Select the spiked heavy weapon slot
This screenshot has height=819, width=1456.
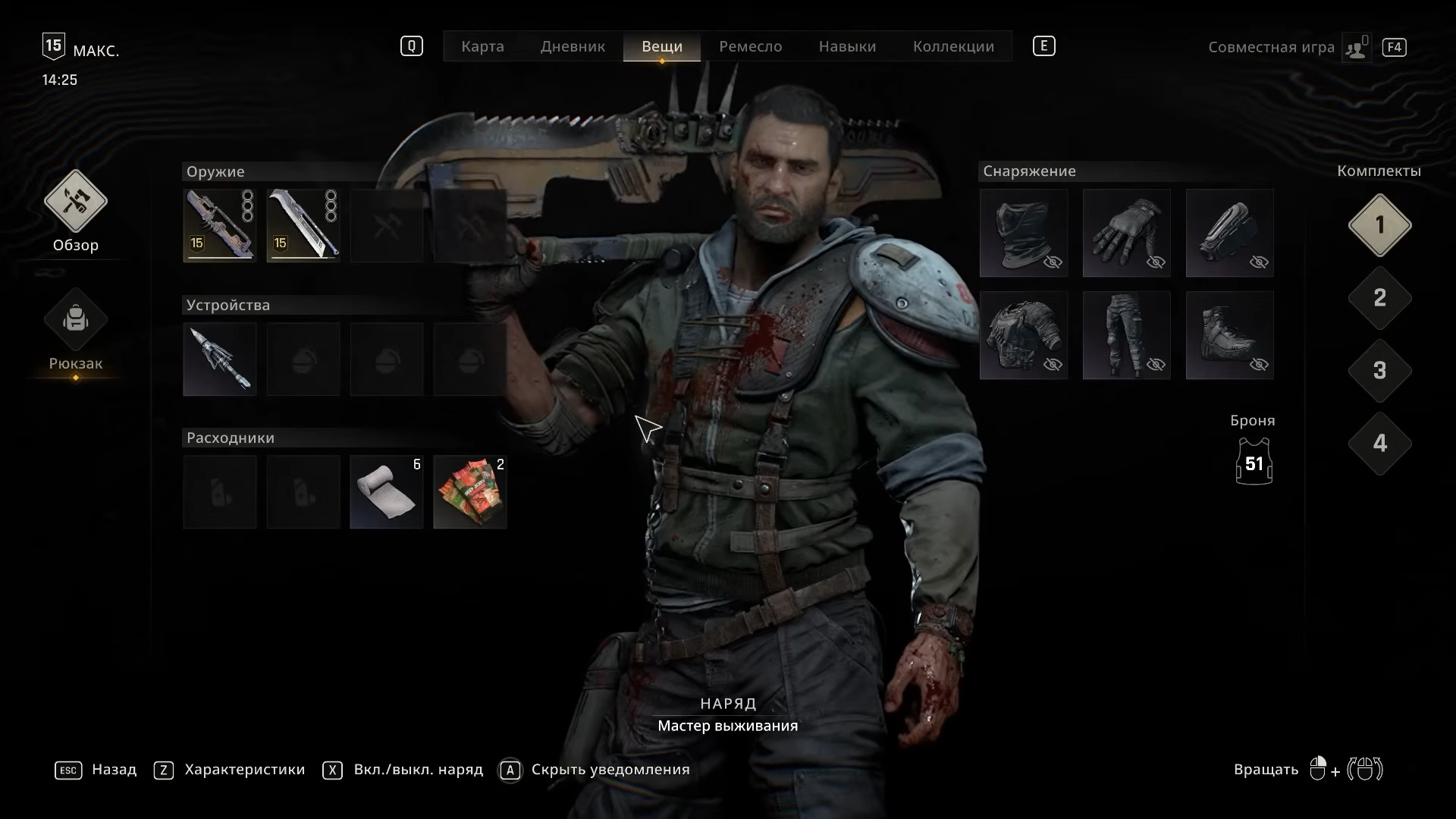[x=220, y=225]
